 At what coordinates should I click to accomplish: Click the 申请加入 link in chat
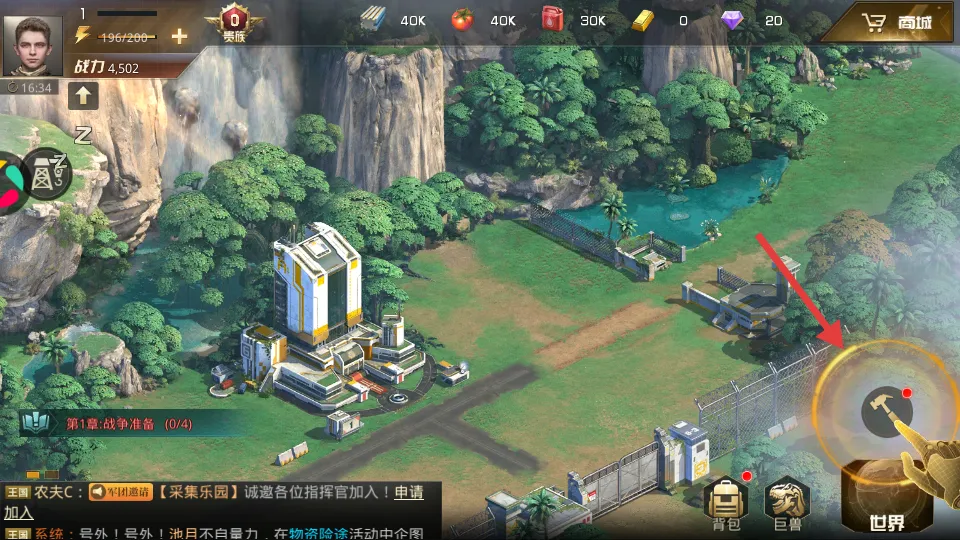tap(408, 492)
